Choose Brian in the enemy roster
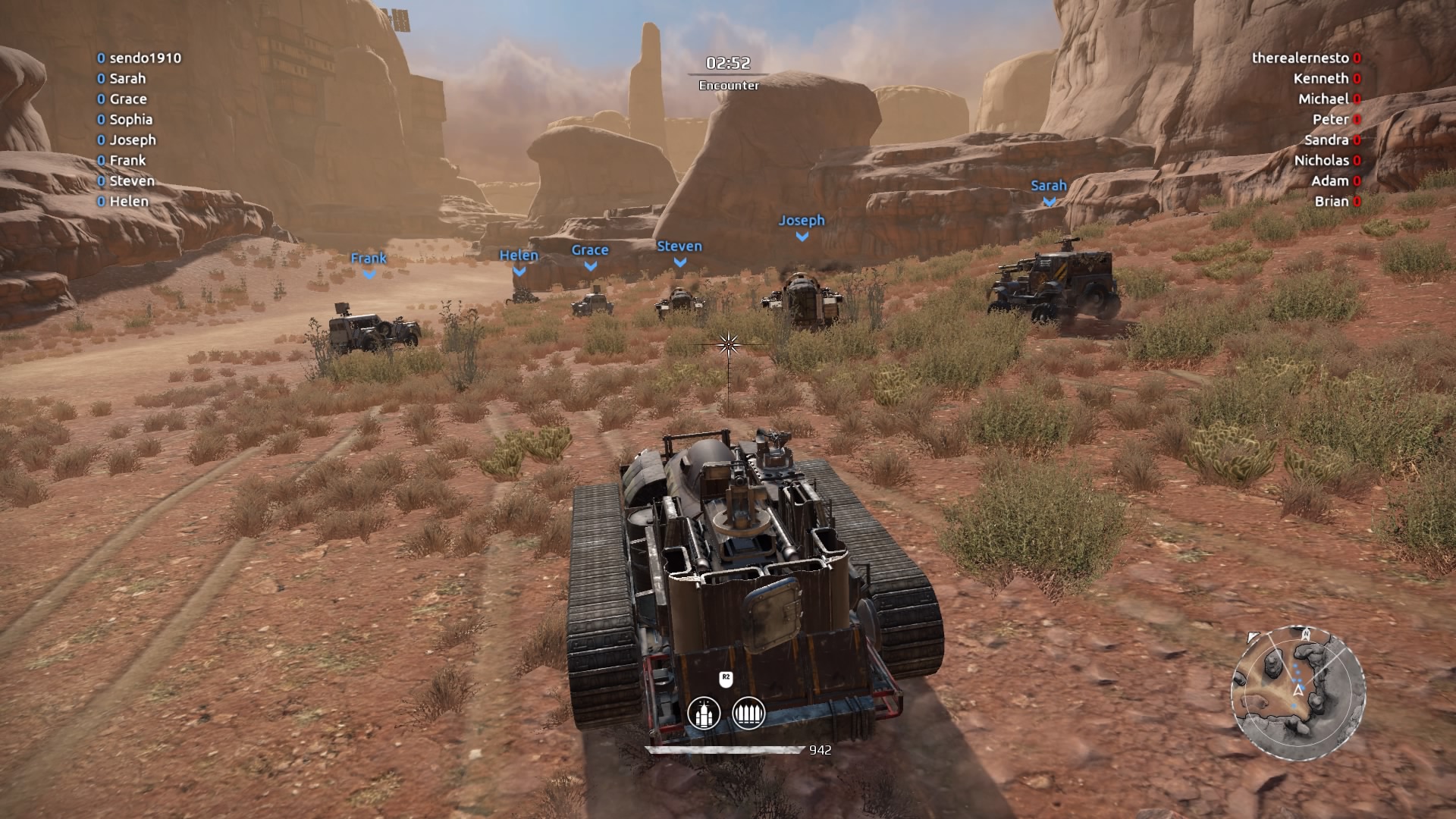1456x819 pixels. [x=1331, y=202]
